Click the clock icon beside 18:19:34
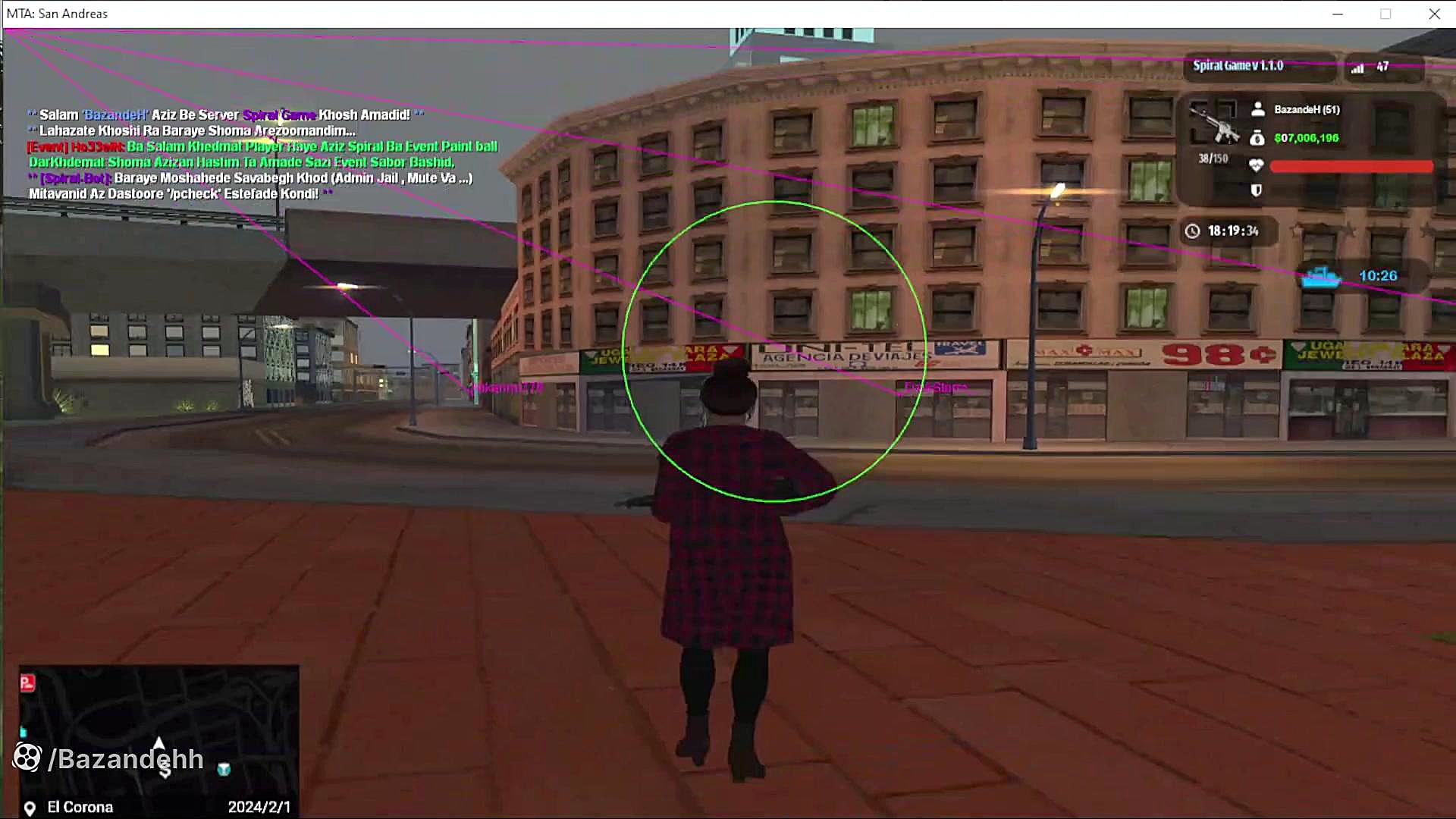The width and height of the screenshot is (1456, 819). (1192, 231)
